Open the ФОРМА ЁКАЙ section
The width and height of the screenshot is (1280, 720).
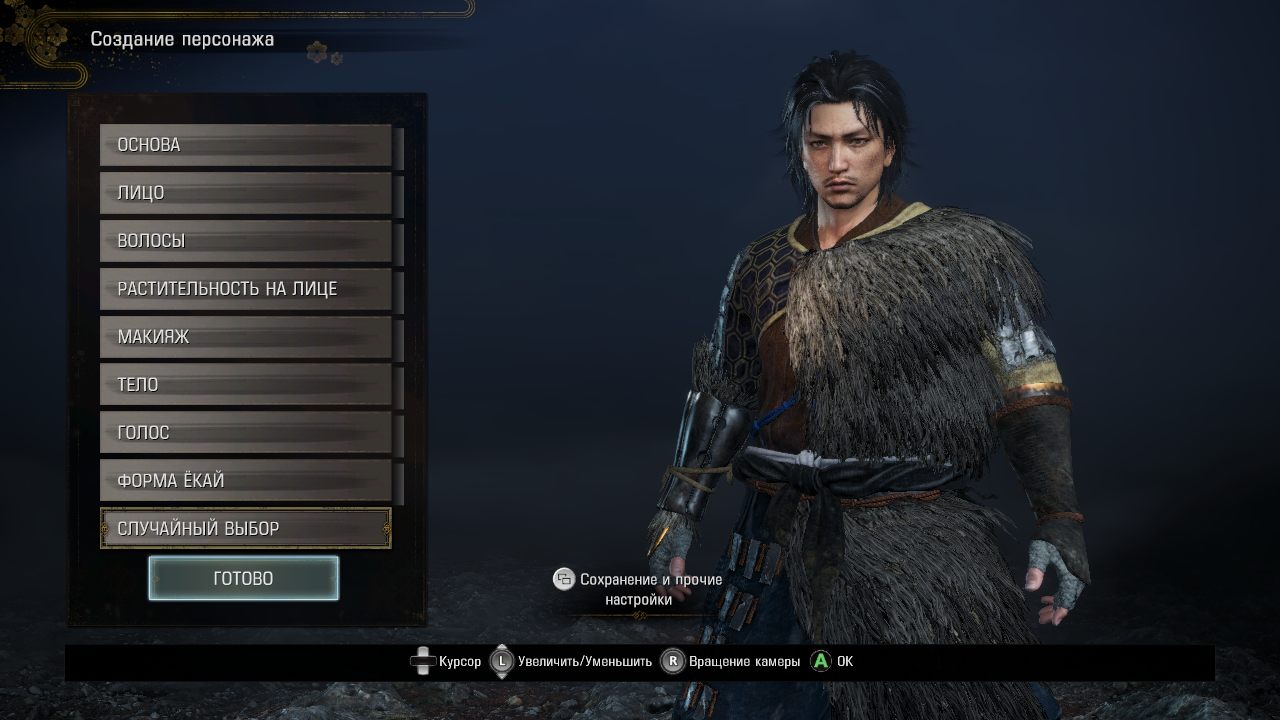245,481
